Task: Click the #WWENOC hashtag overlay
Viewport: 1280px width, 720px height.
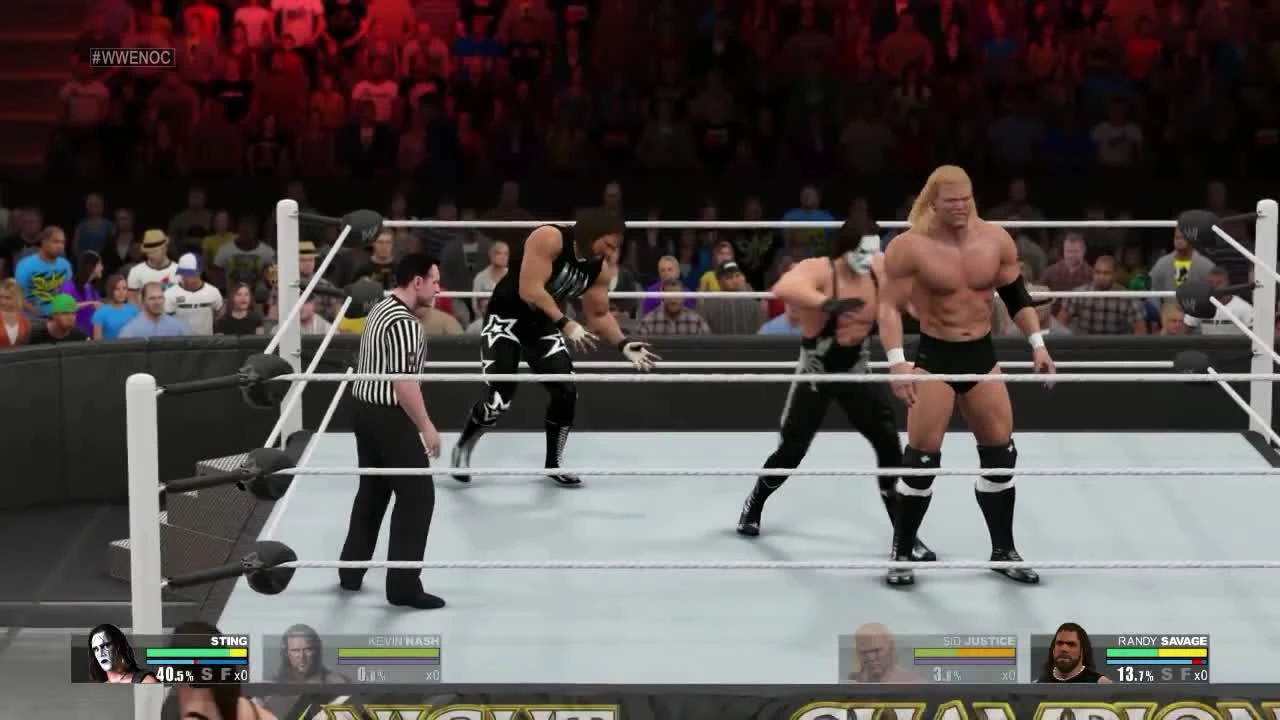Action: coord(132,58)
